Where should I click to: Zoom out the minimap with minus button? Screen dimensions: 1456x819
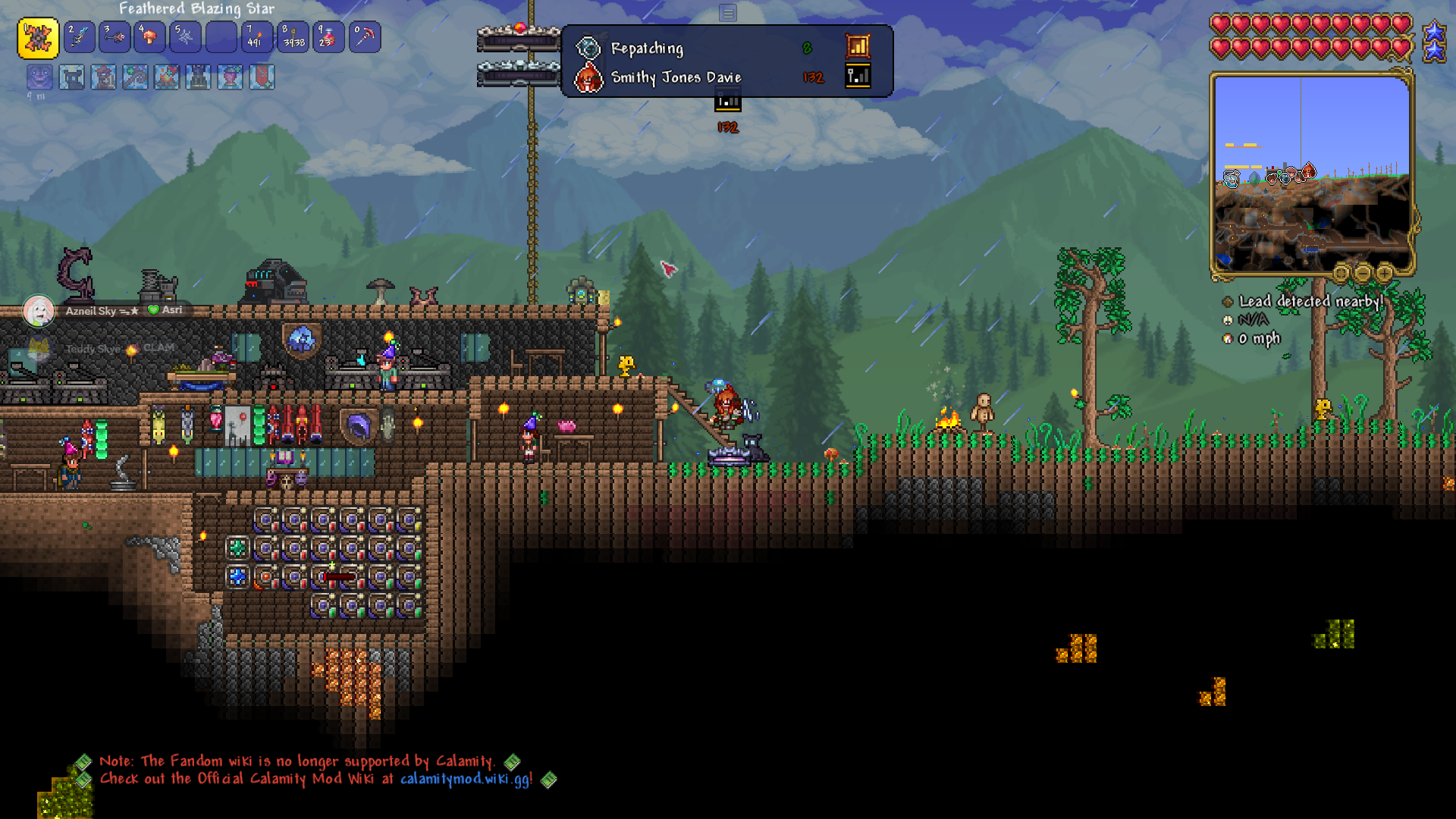(1363, 272)
